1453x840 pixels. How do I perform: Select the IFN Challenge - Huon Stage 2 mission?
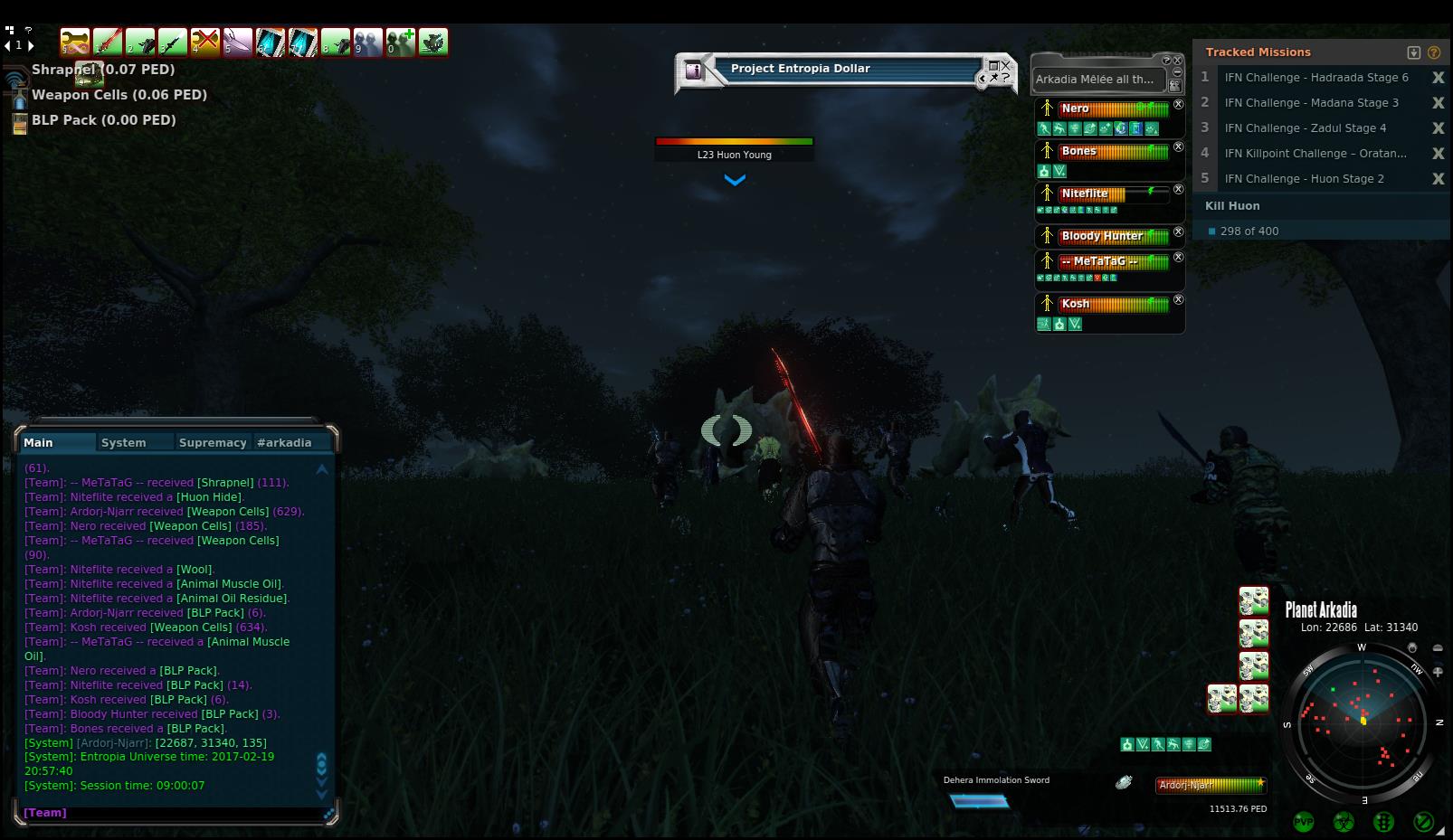(1304, 179)
